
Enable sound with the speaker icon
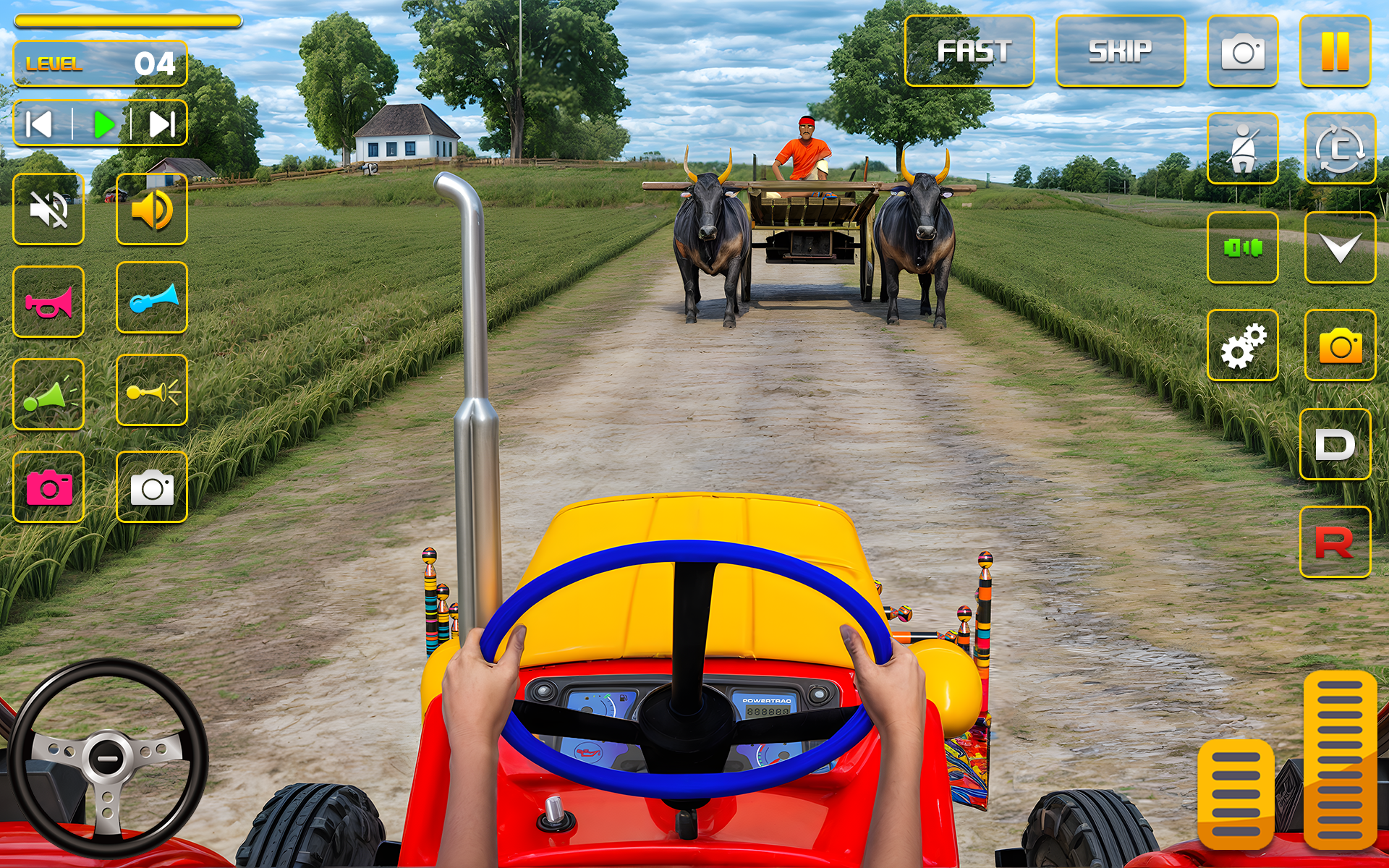click(x=151, y=210)
